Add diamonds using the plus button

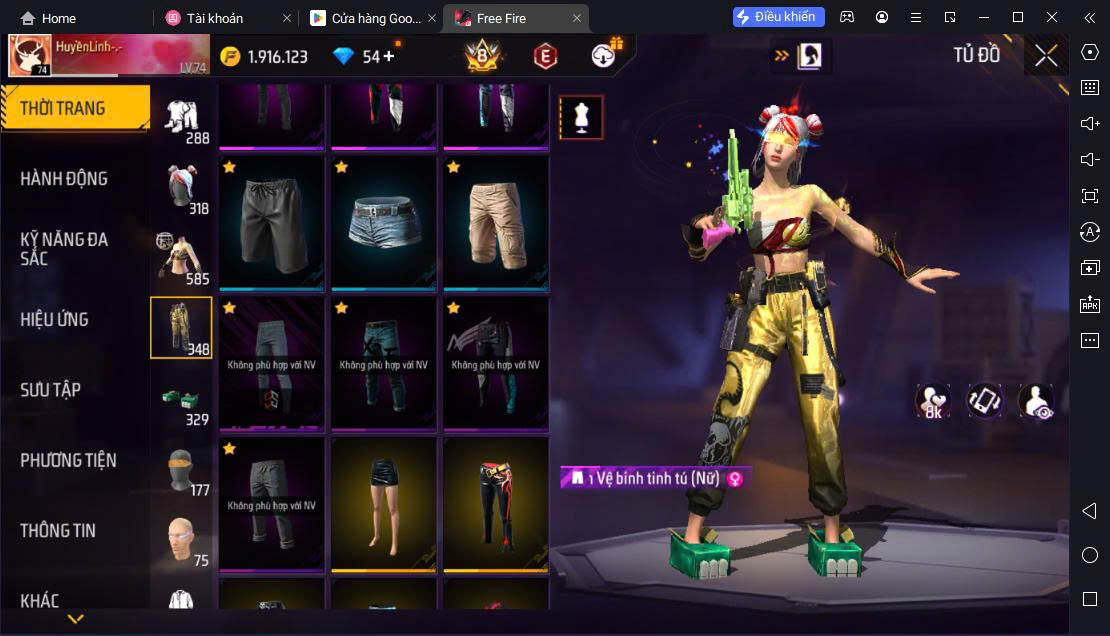click(x=389, y=56)
